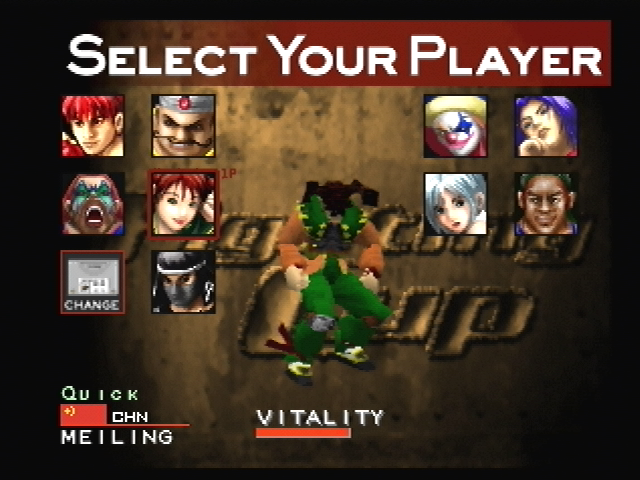
Task: Select the clown-faced fighter portrait
Action: click(456, 126)
